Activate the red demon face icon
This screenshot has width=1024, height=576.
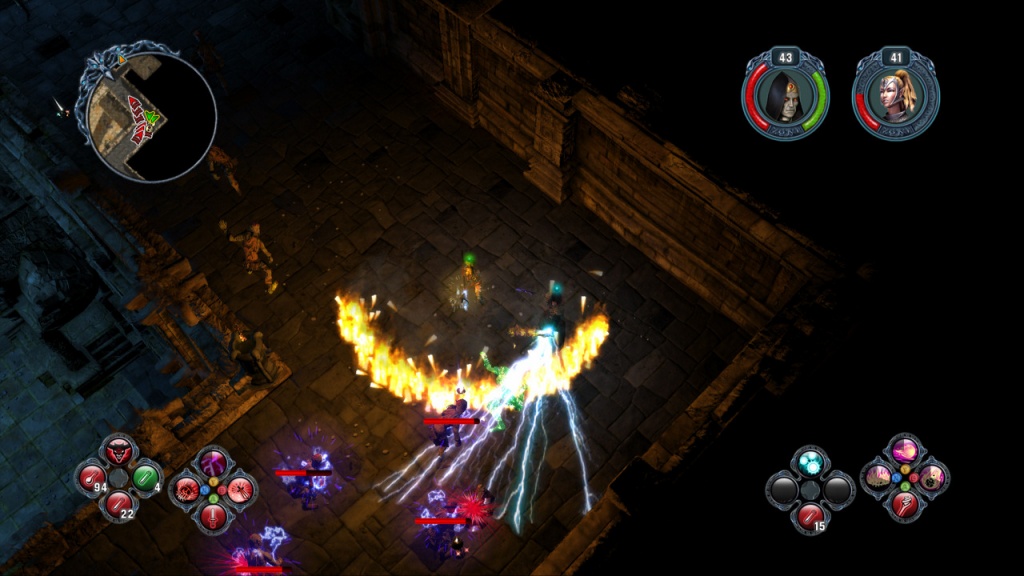click(x=119, y=450)
